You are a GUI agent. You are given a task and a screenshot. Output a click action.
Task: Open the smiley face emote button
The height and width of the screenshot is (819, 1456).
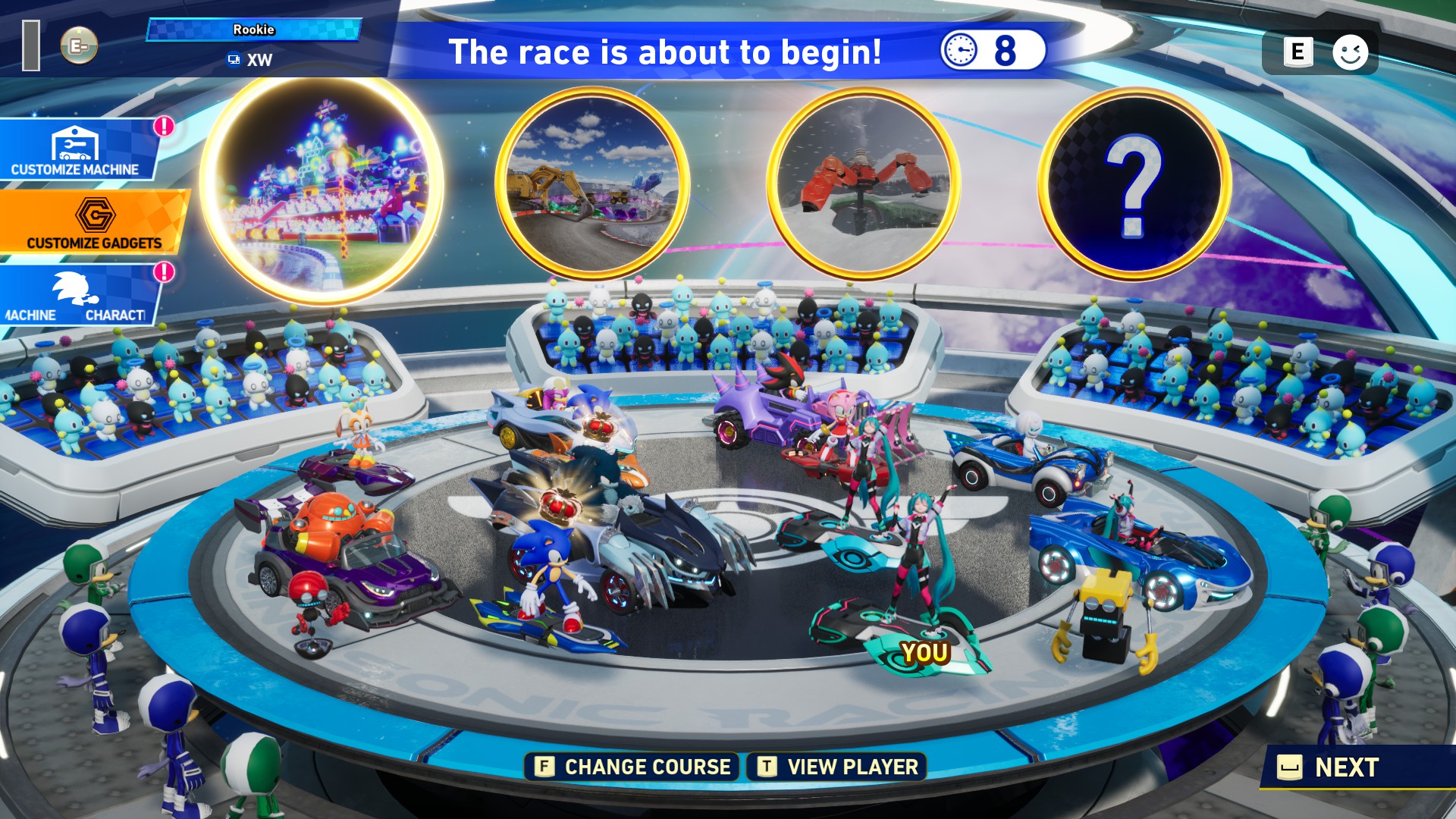click(1350, 52)
